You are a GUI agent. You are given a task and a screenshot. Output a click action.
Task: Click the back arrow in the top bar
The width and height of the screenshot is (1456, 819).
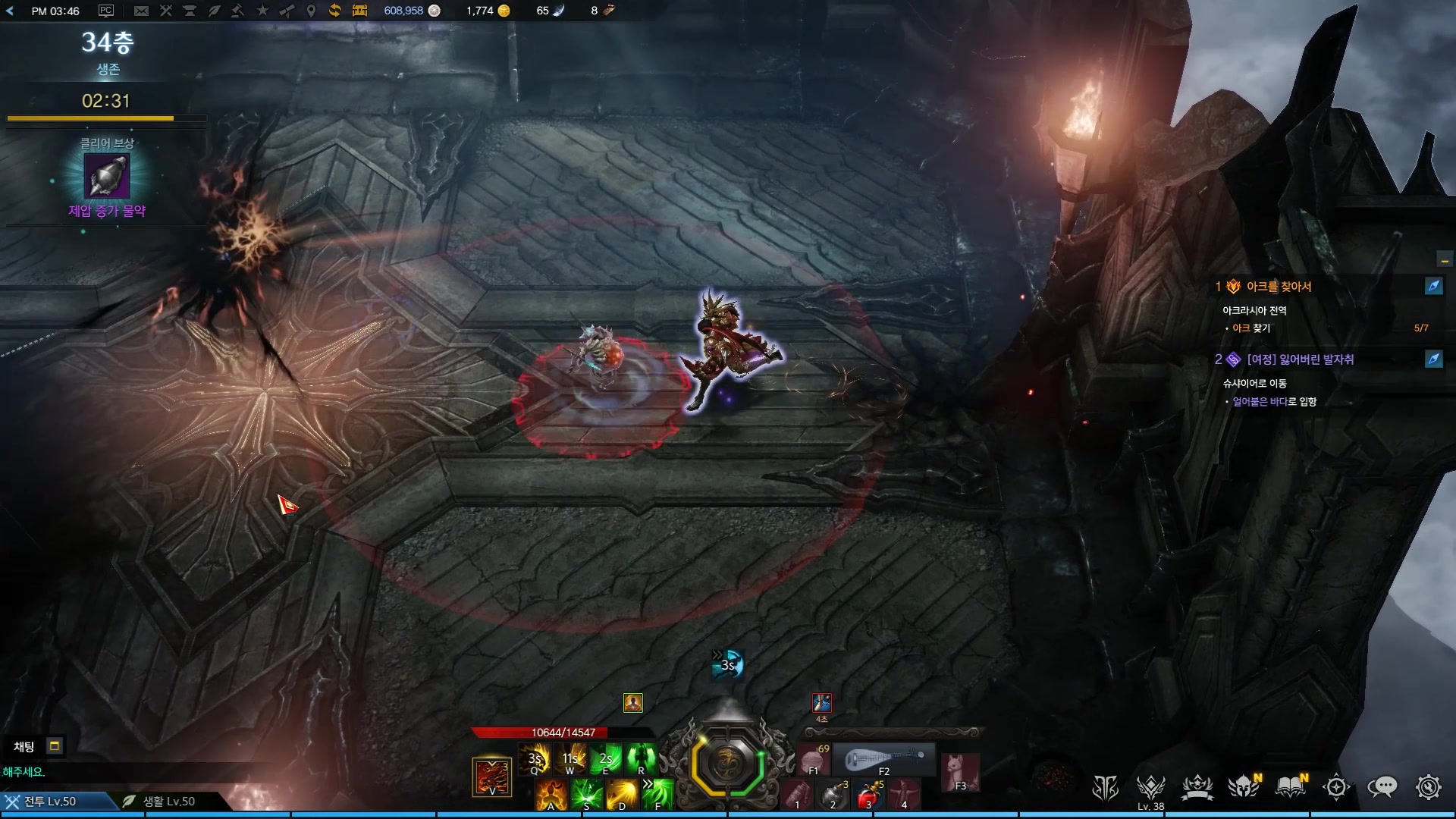10,11
